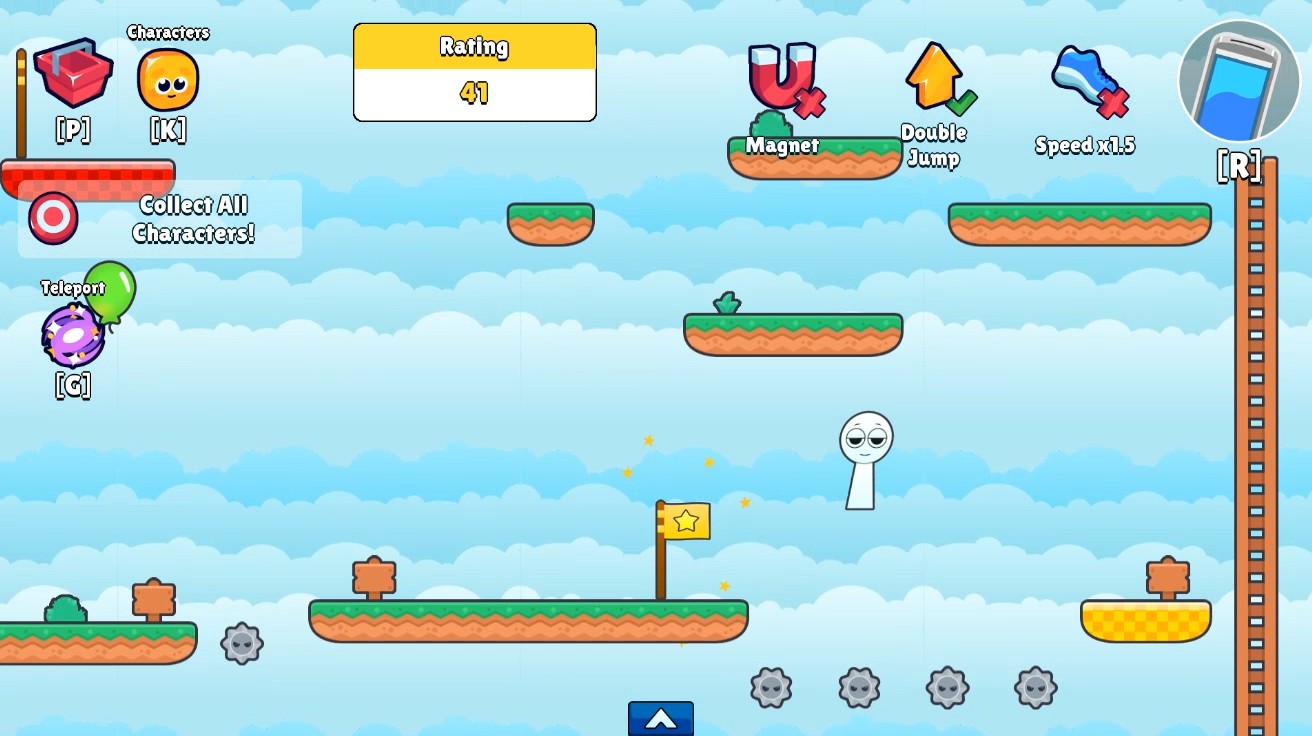
Task: Click the red target icon
Action: click(52, 215)
